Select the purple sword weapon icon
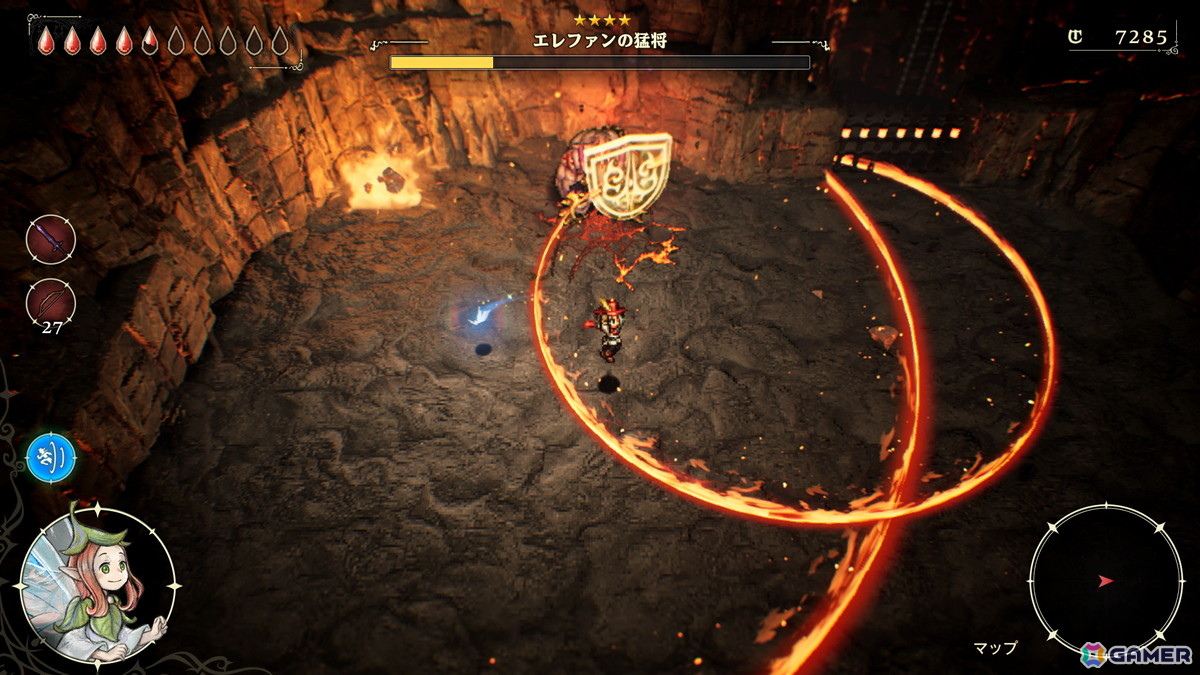 [x=50, y=240]
